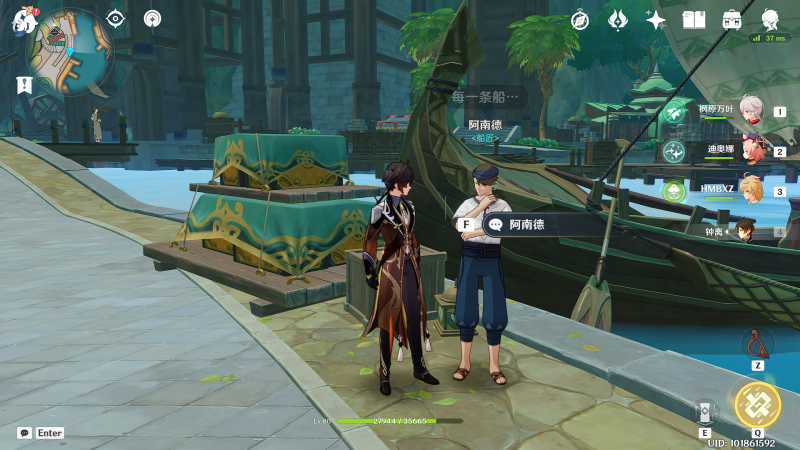Use the lyre gadget icon
Viewport: 800px width, 450px height.
tap(757, 343)
